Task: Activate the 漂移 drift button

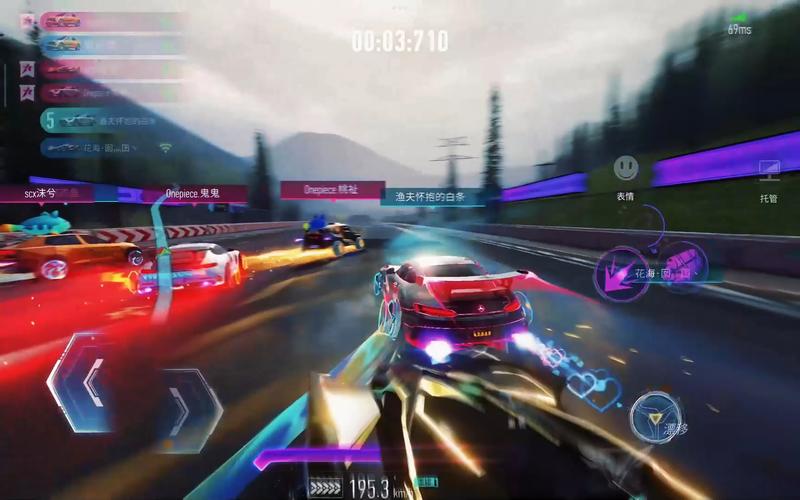Action: 656,417
